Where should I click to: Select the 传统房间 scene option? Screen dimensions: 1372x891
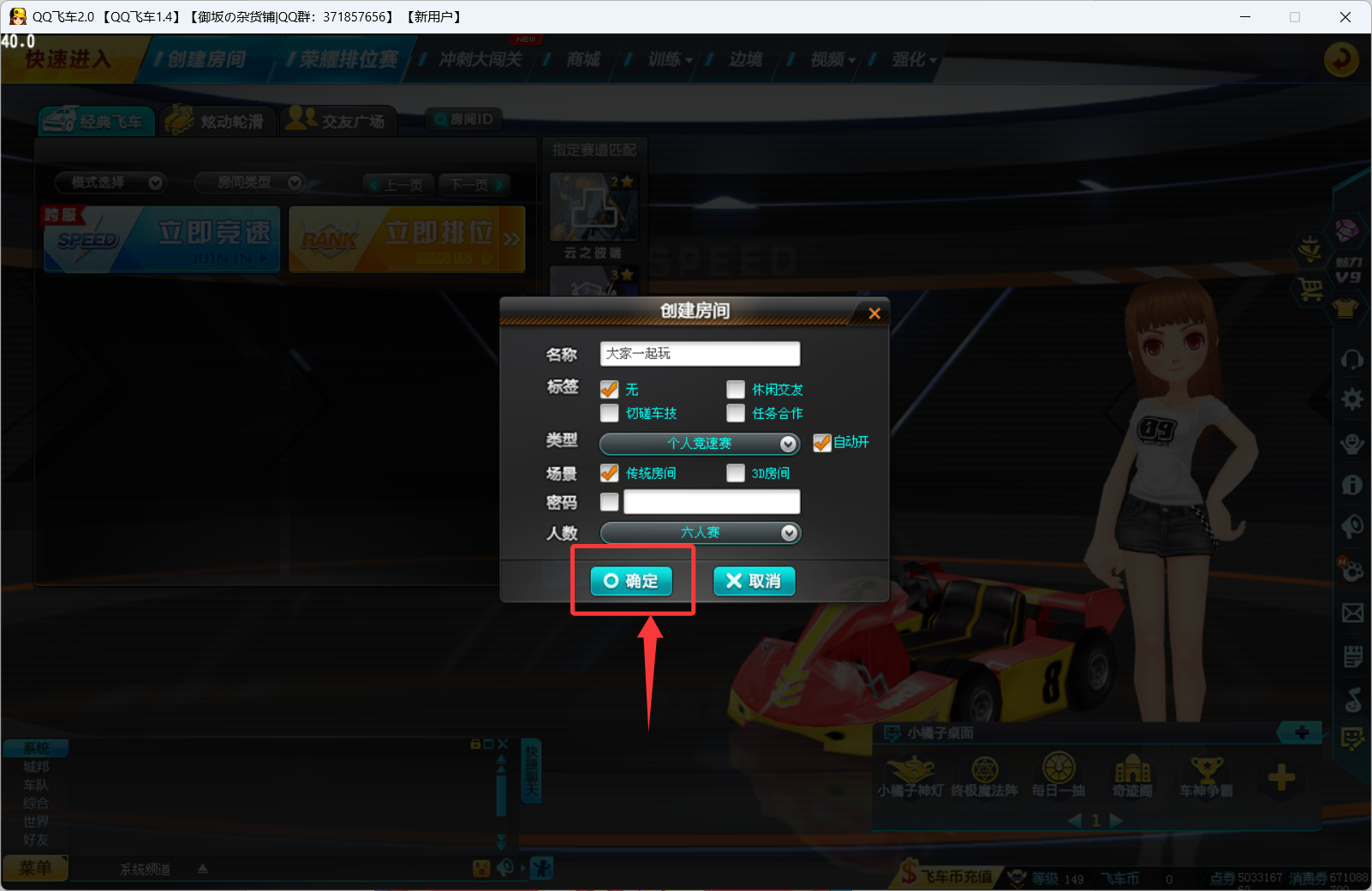pyautogui.click(x=610, y=473)
